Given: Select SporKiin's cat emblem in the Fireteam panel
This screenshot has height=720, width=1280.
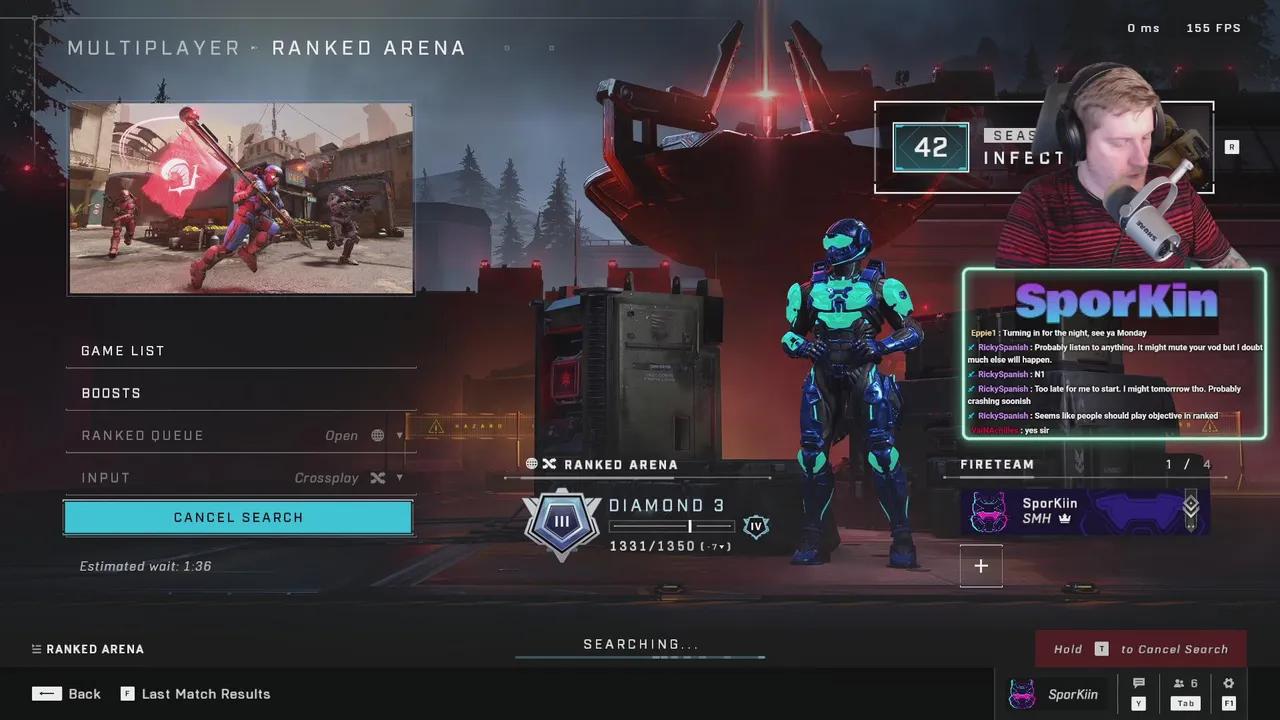Looking at the screenshot, I should 988,511.
